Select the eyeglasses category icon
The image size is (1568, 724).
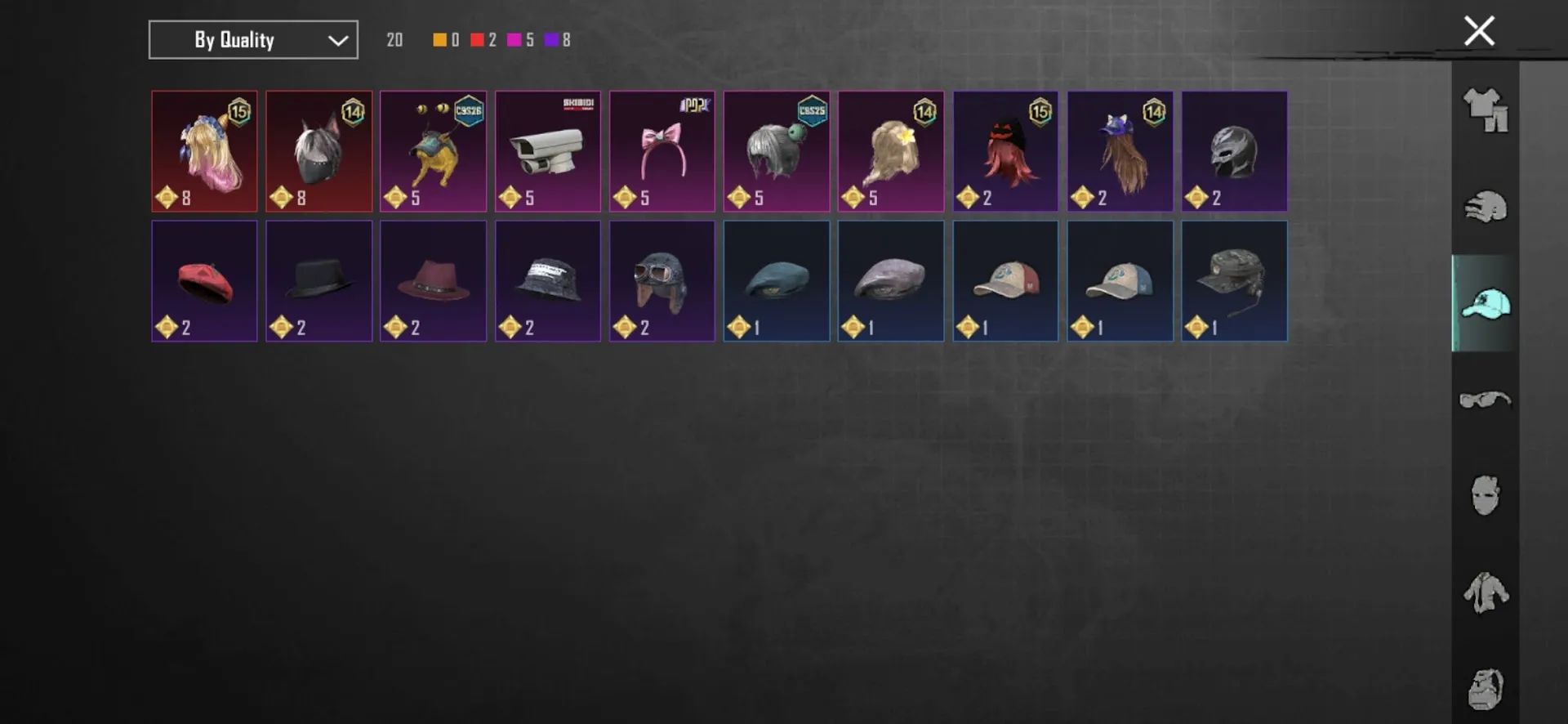(1485, 398)
